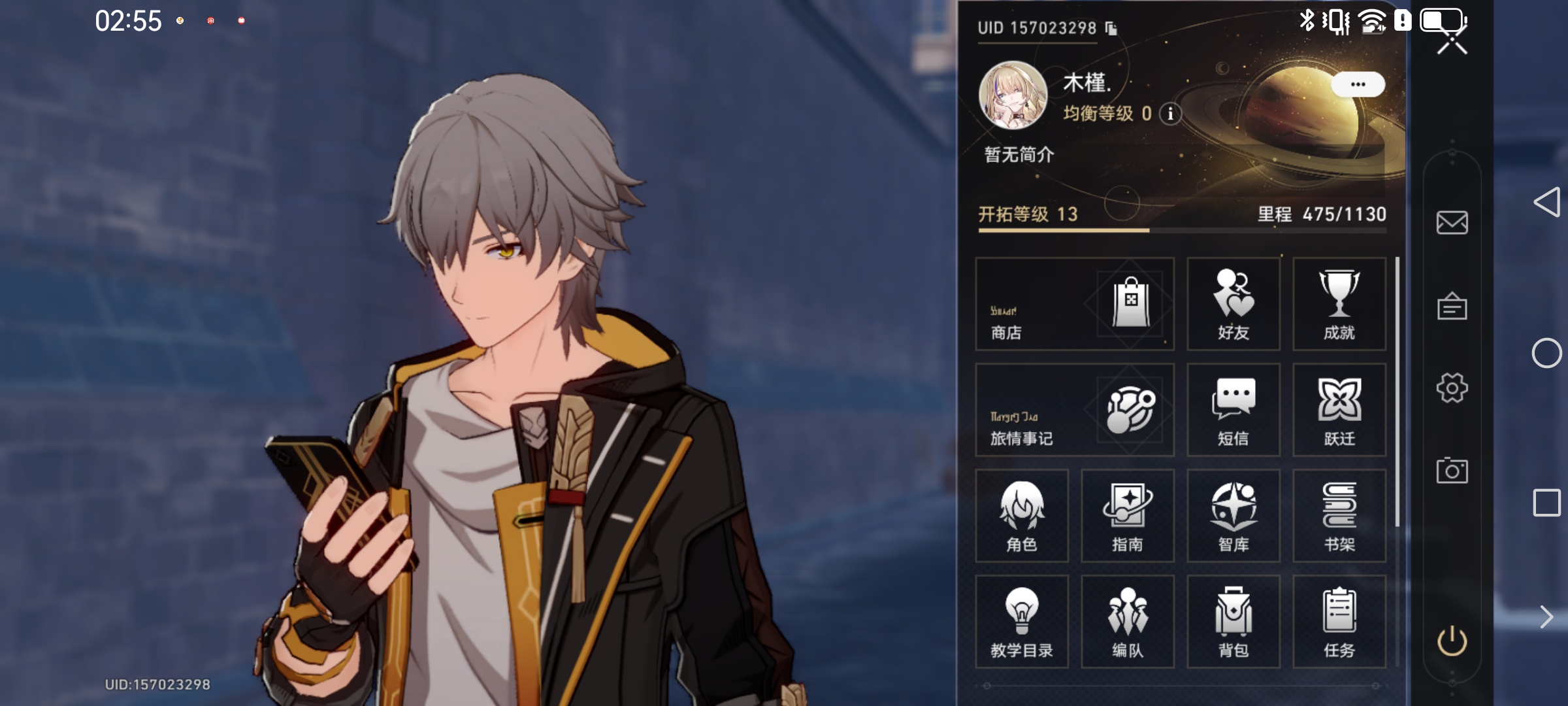1568x706 pixels.
Task: Copy the UID with the copy icon
Action: 1111,28
